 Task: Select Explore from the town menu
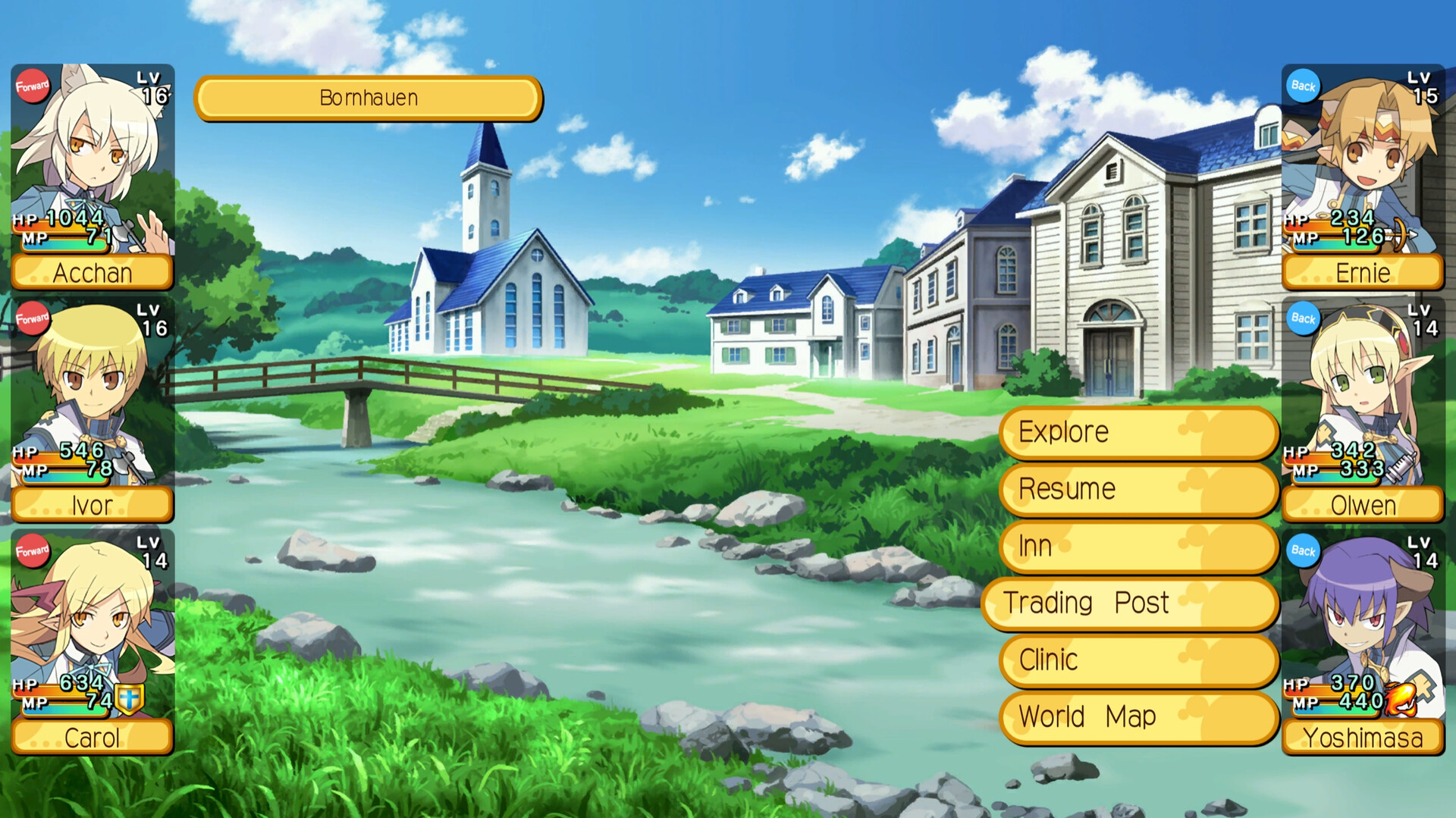(x=1136, y=432)
